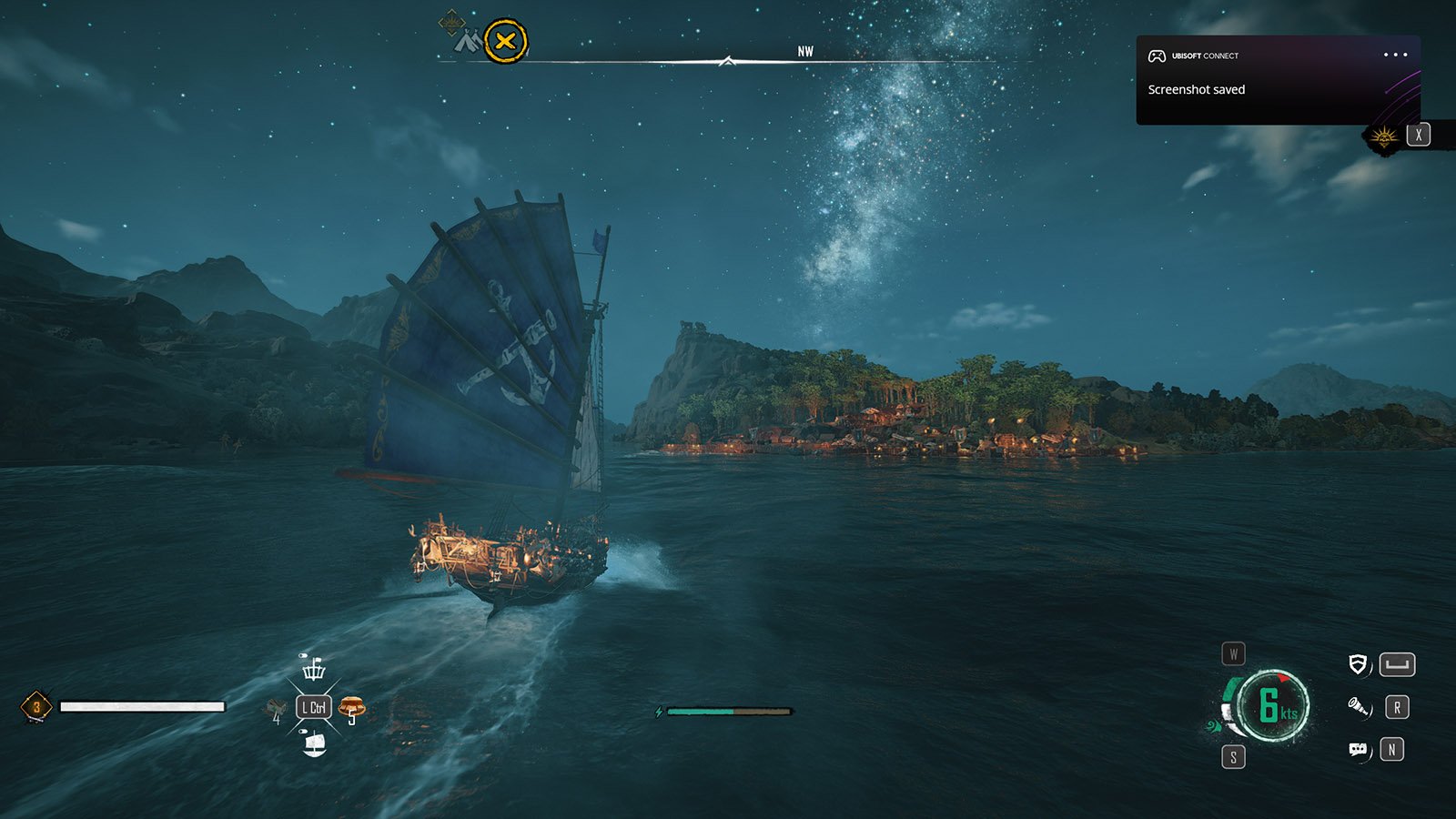Select the tent camp marker on the compass

click(467, 41)
